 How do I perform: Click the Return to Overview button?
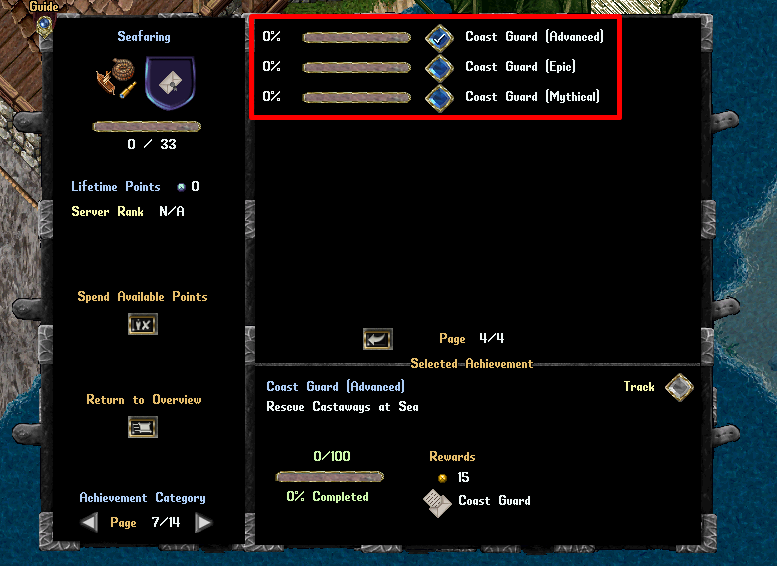[x=143, y=427]
